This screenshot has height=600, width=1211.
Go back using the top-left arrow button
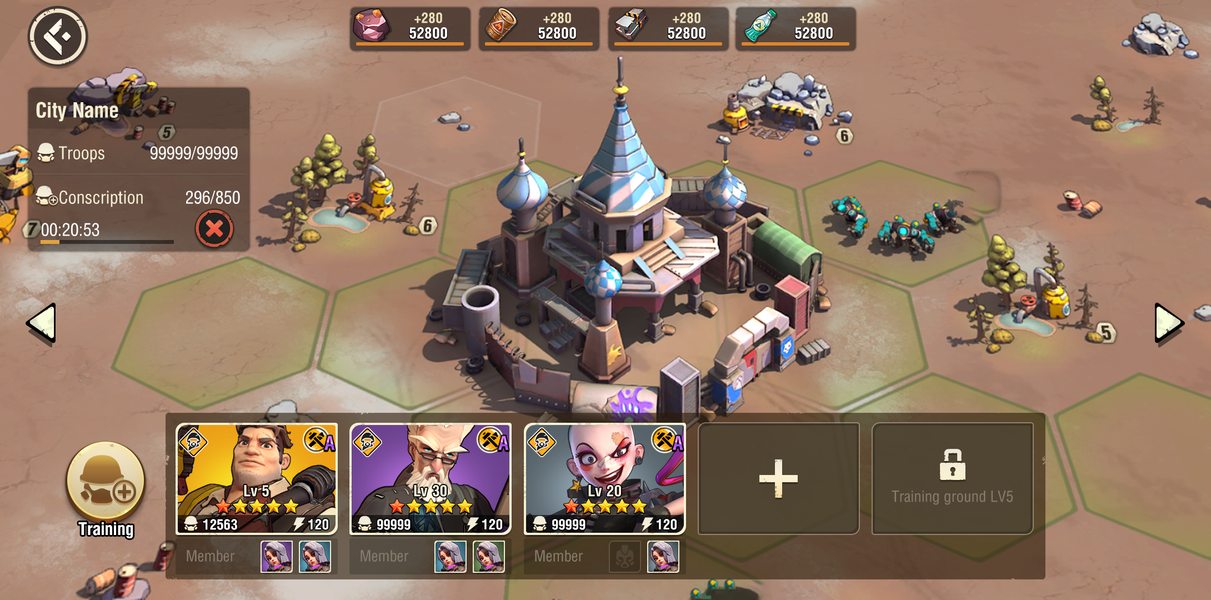pos(58,37)
